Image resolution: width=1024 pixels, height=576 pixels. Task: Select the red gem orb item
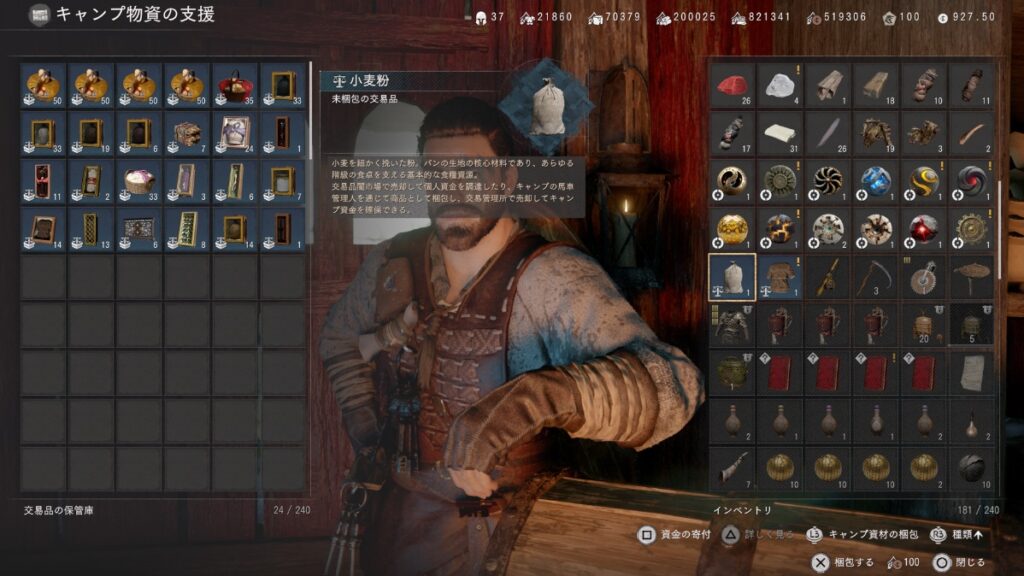[924, 229]
